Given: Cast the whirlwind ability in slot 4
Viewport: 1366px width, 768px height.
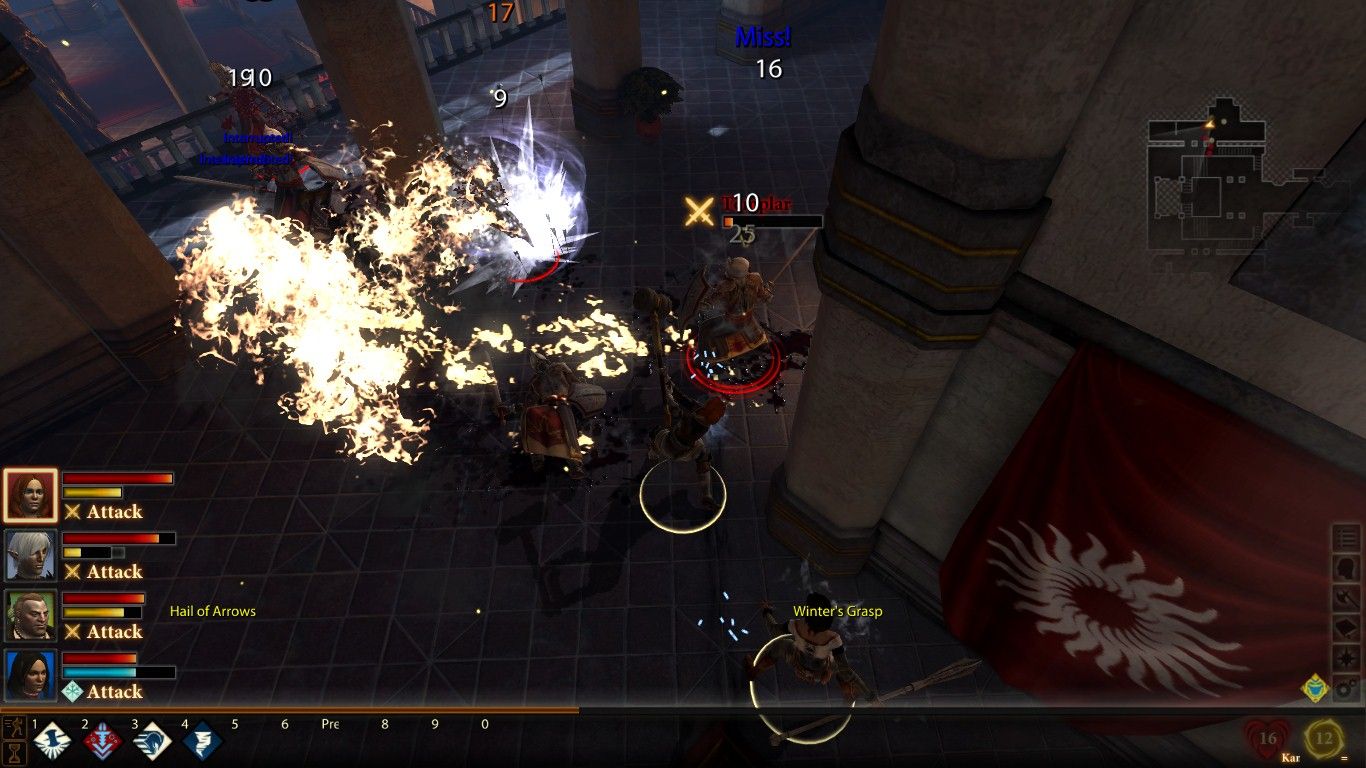Looking at the screenshot, I should click(x=202, y=742).
